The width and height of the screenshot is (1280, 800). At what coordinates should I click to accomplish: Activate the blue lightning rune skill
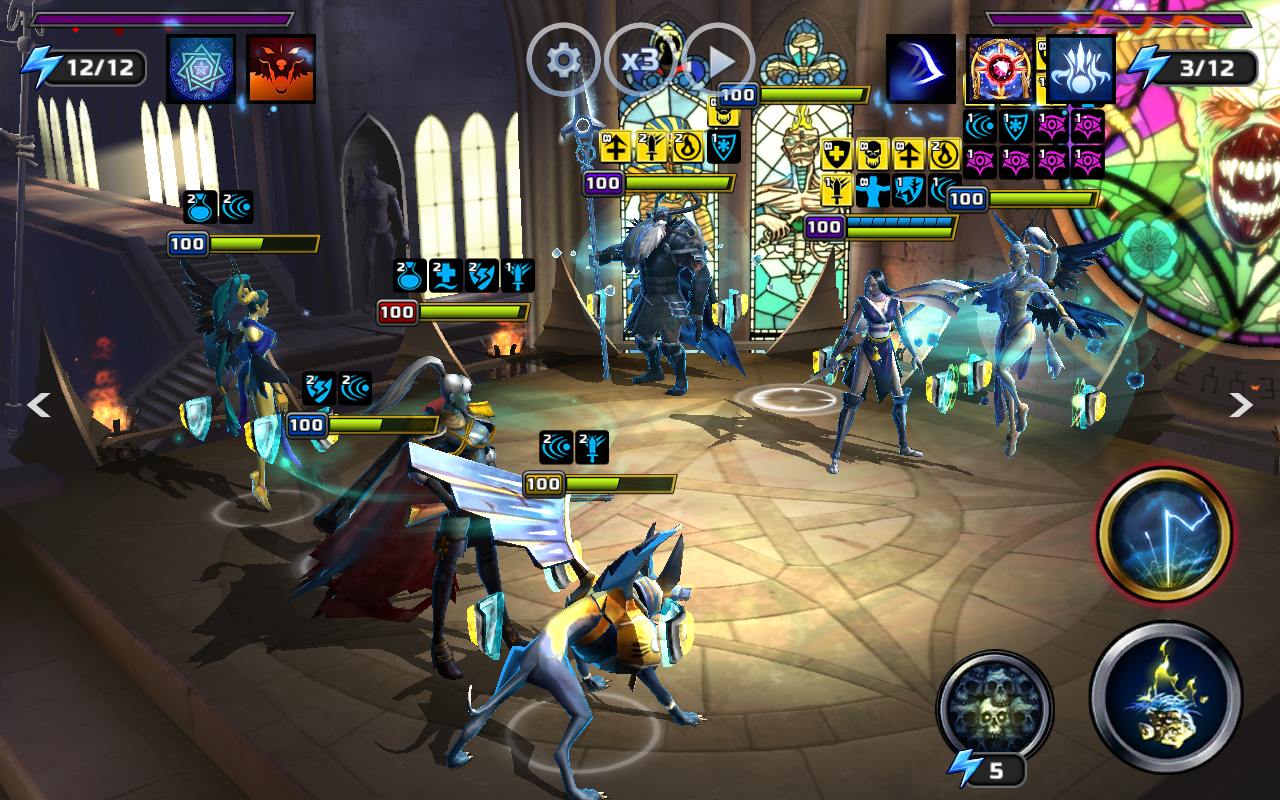click(x=1165, y=535)
